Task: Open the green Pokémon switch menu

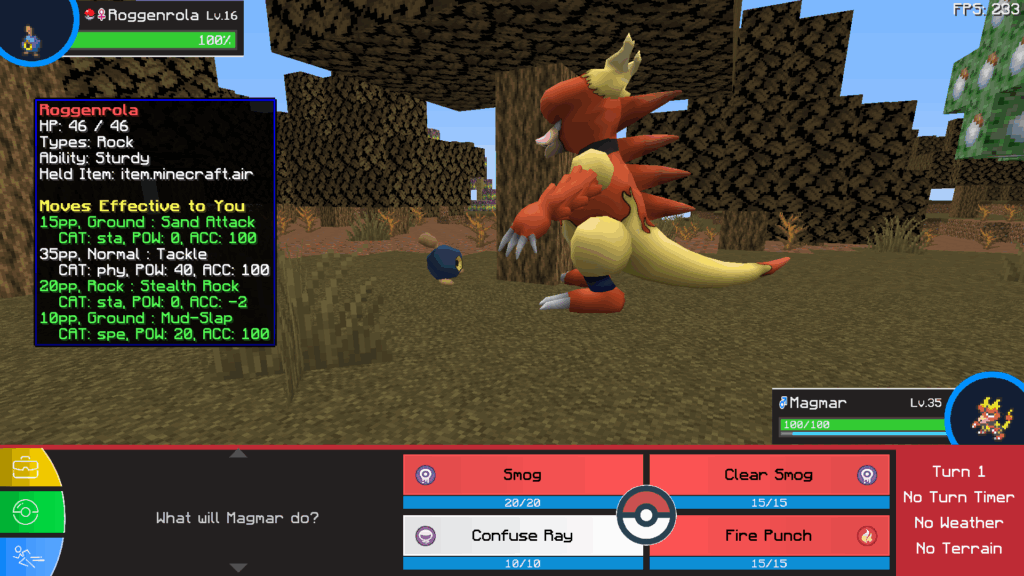Action: click(26, 513)
